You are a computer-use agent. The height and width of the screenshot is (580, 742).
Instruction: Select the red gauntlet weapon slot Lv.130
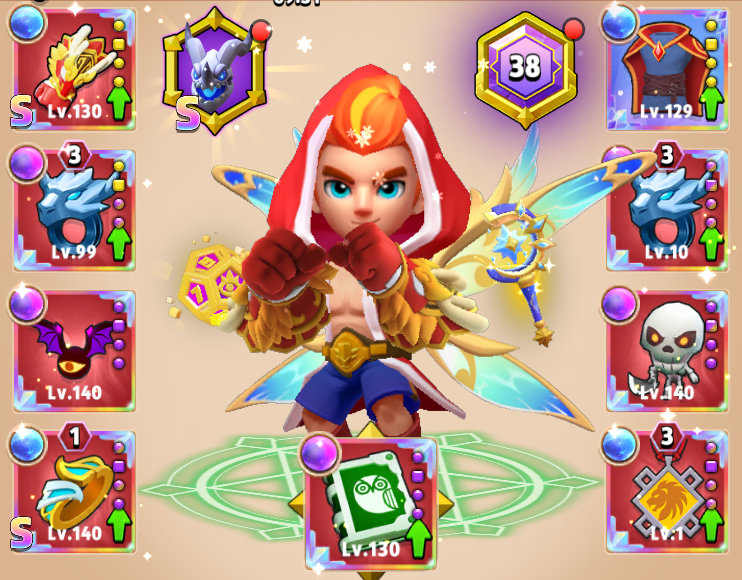click(73, 71)
